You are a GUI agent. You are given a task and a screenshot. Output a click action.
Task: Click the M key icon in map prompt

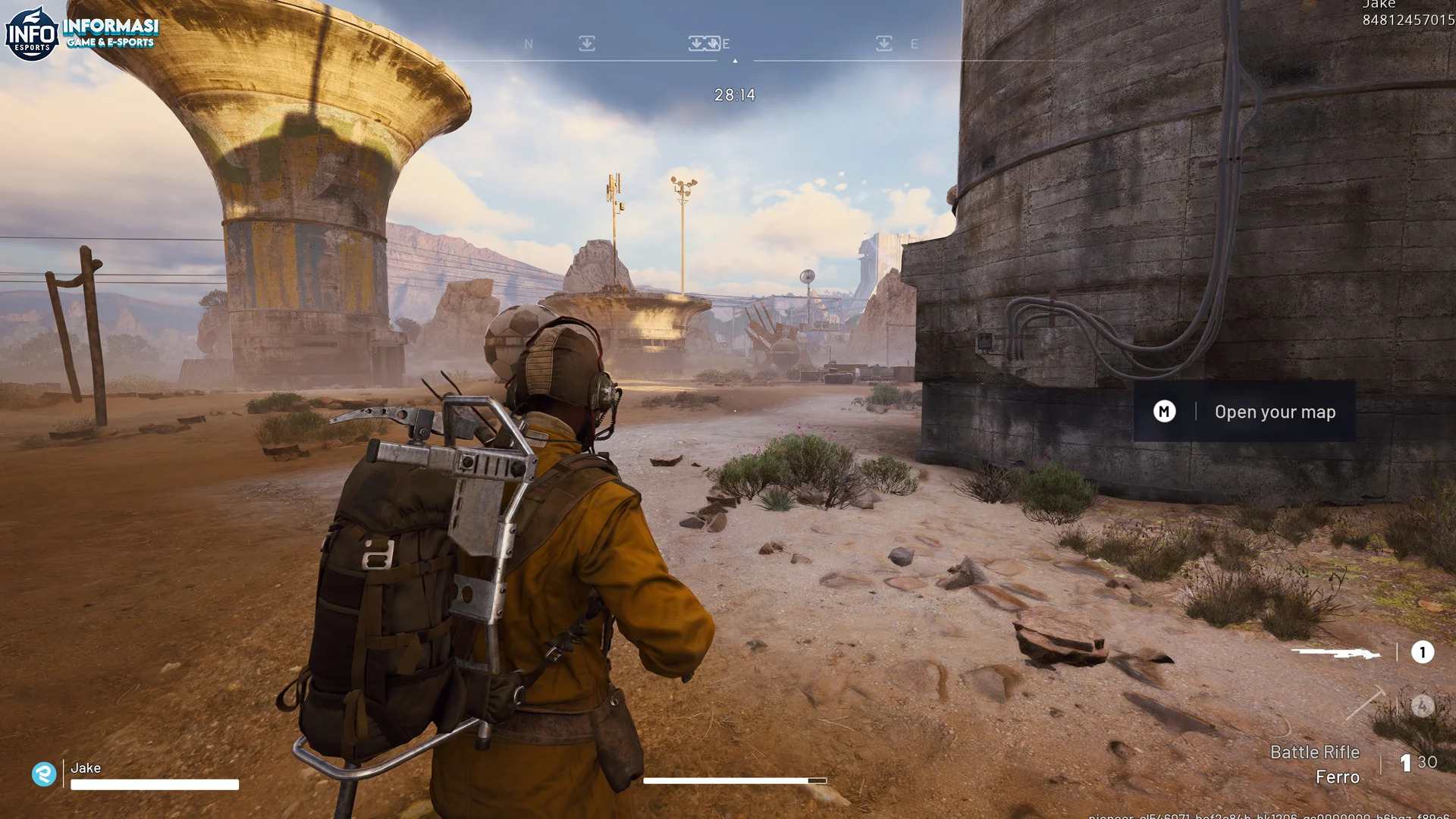coord(1163,412)
